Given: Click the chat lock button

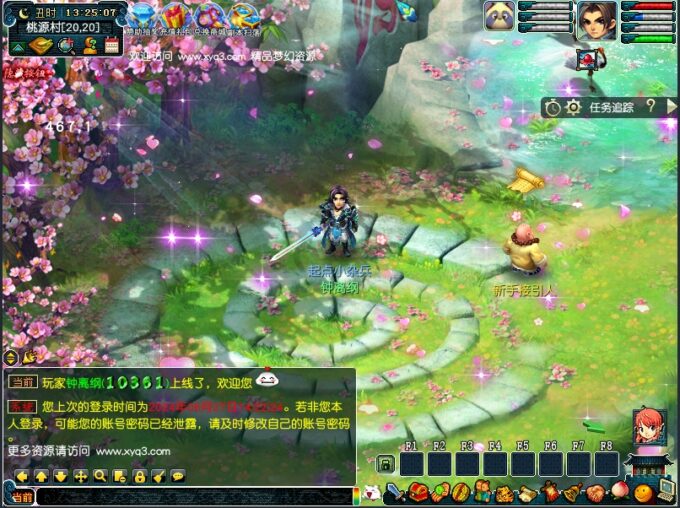Looking at the screenshot, I should click(140, 476).
